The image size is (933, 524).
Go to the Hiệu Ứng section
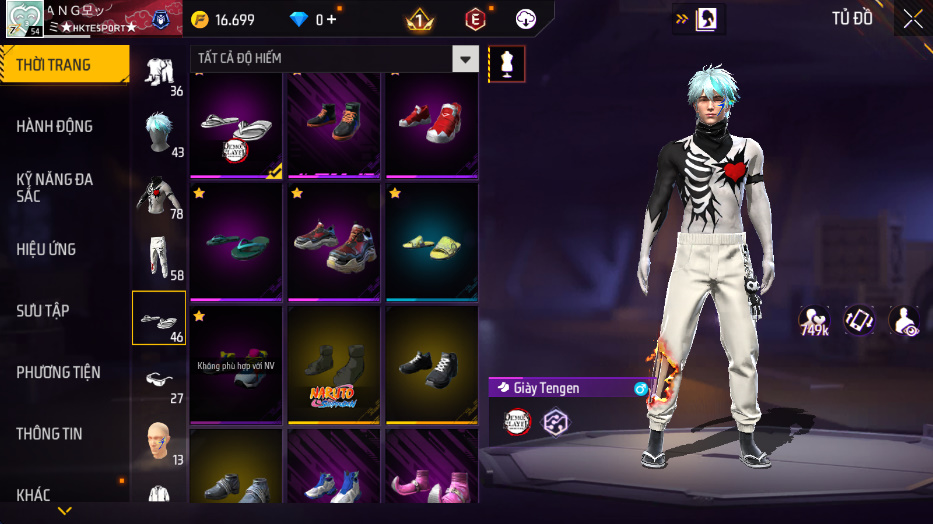tap(47, 249)
